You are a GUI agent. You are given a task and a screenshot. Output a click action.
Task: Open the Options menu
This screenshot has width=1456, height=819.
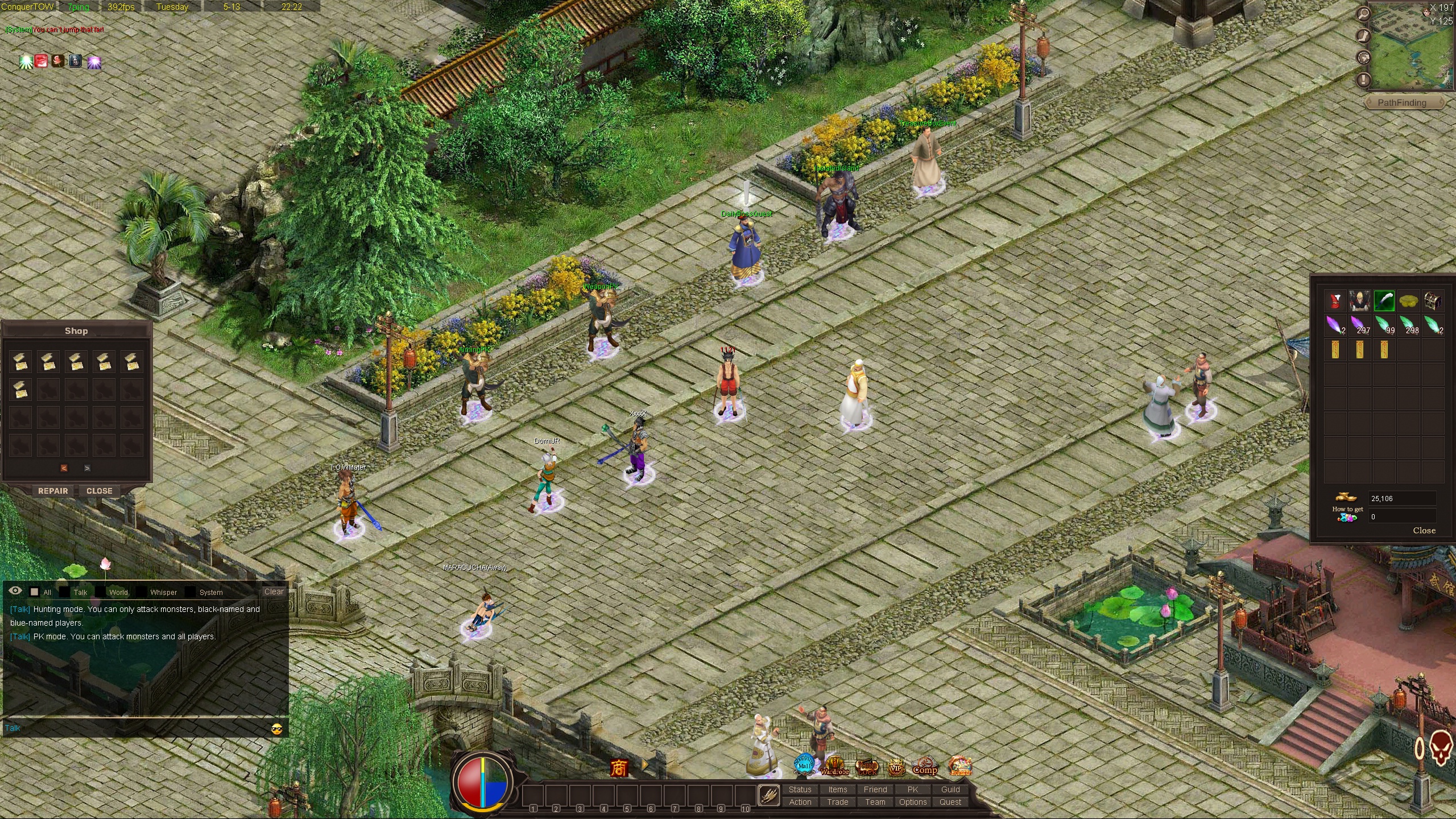[x=913, y=802]
